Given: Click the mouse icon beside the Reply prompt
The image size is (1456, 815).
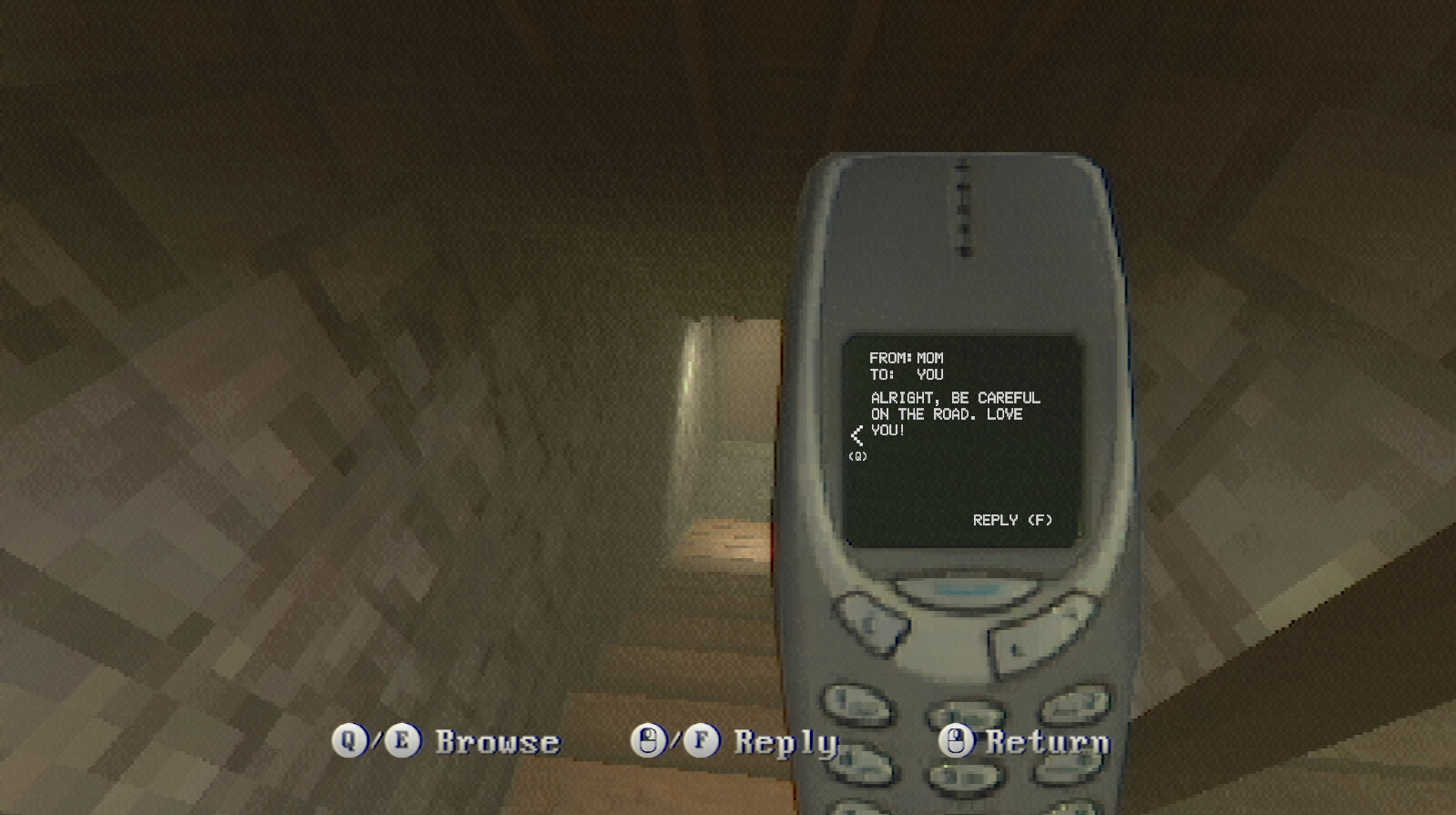Looking at the screenshot, I should click(x=650, y=739).
